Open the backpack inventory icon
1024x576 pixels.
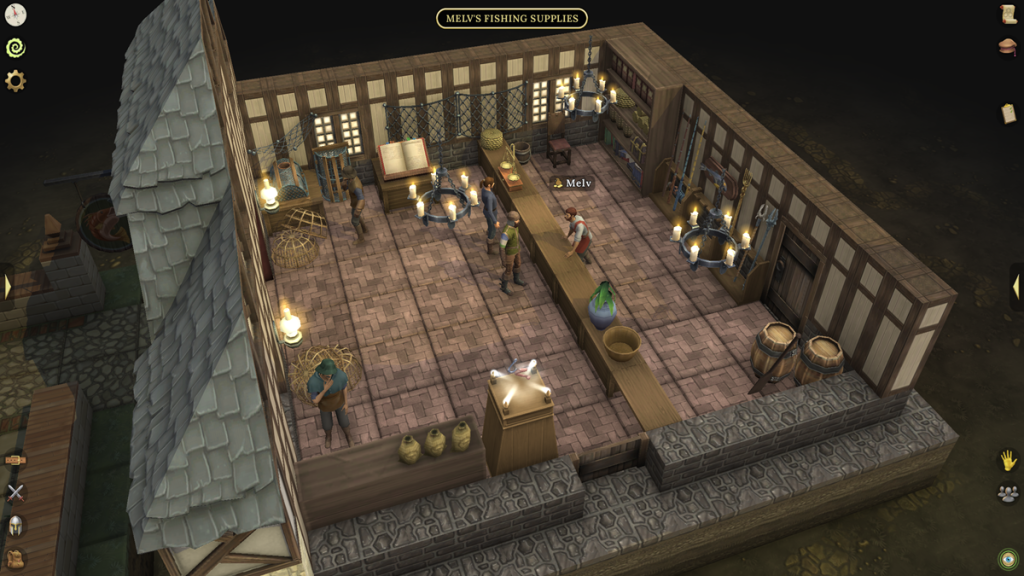[x=15, y=558]
